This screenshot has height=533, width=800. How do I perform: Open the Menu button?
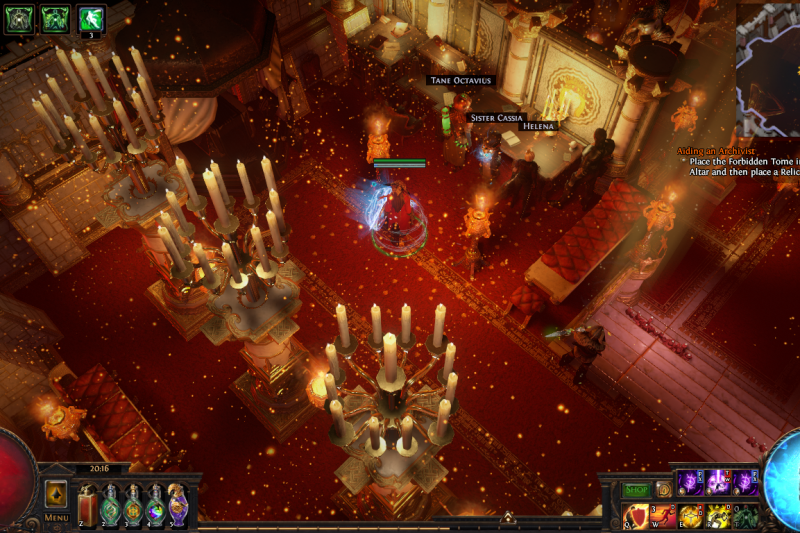[56, 518]
